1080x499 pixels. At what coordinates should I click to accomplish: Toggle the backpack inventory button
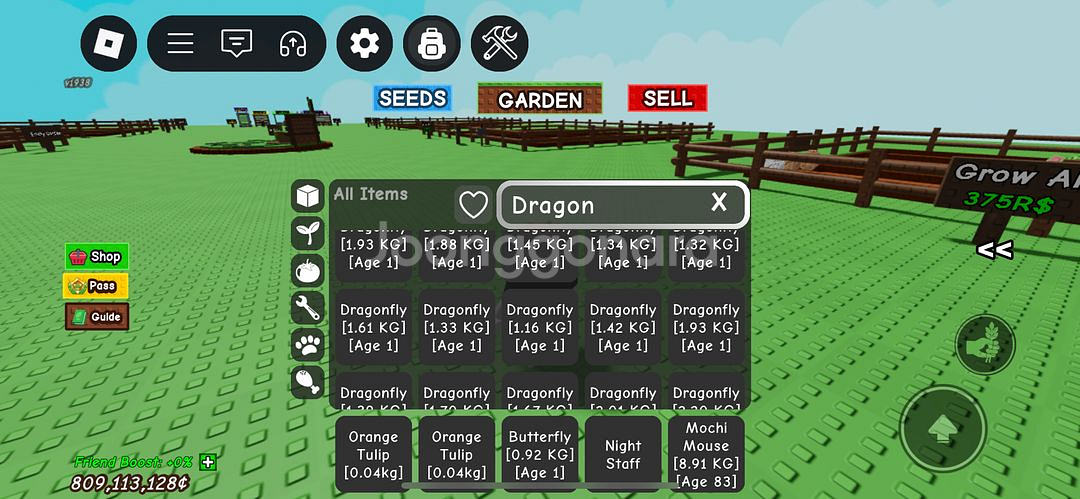pos(432,44)
